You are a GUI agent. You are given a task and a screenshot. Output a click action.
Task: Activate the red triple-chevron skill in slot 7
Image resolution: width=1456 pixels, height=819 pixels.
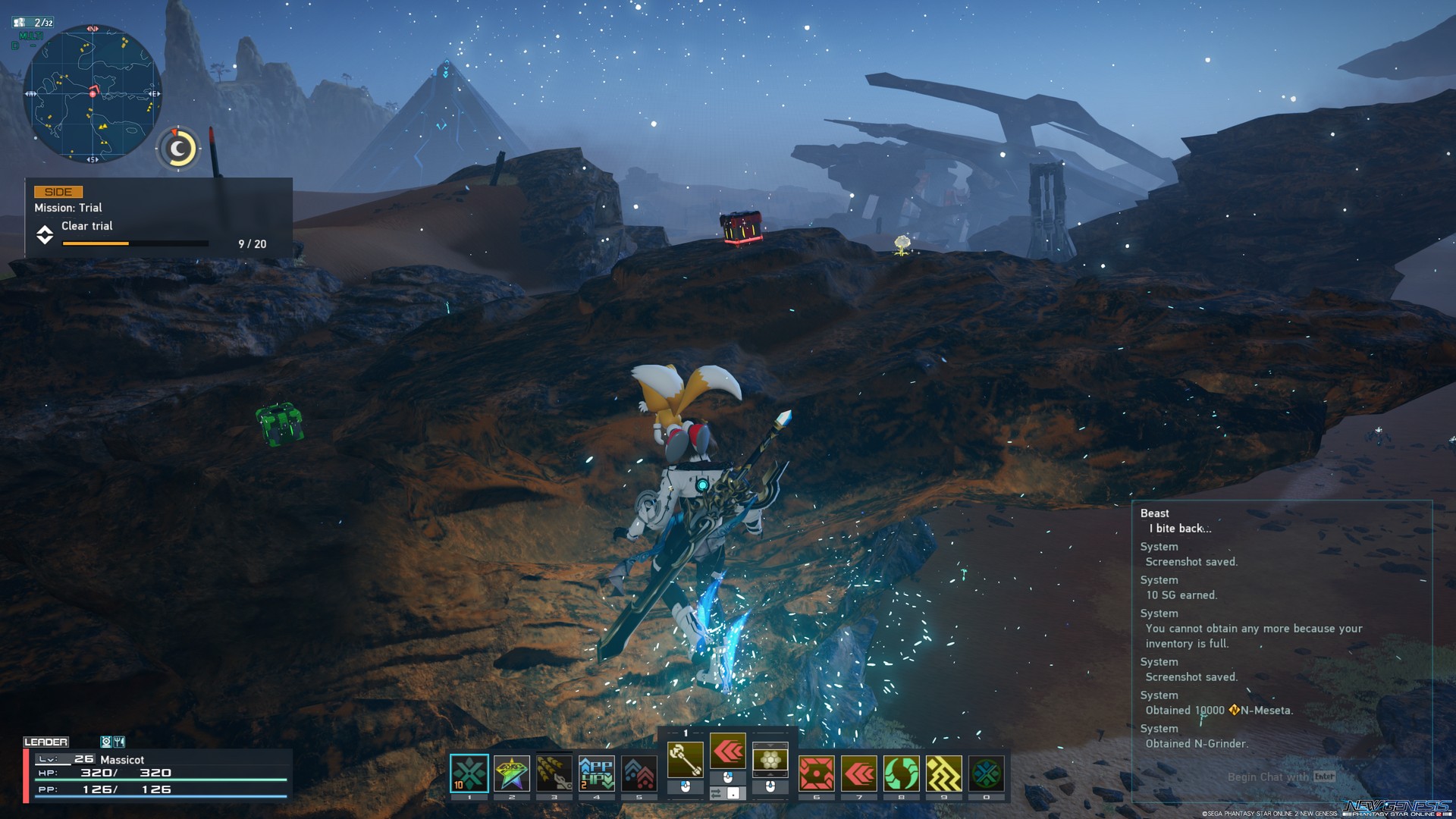pyautogui.click(x=859, y=773)
